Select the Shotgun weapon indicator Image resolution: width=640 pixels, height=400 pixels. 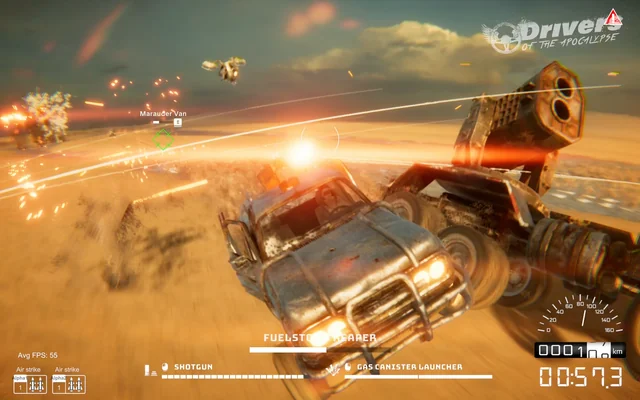[193, 367]
